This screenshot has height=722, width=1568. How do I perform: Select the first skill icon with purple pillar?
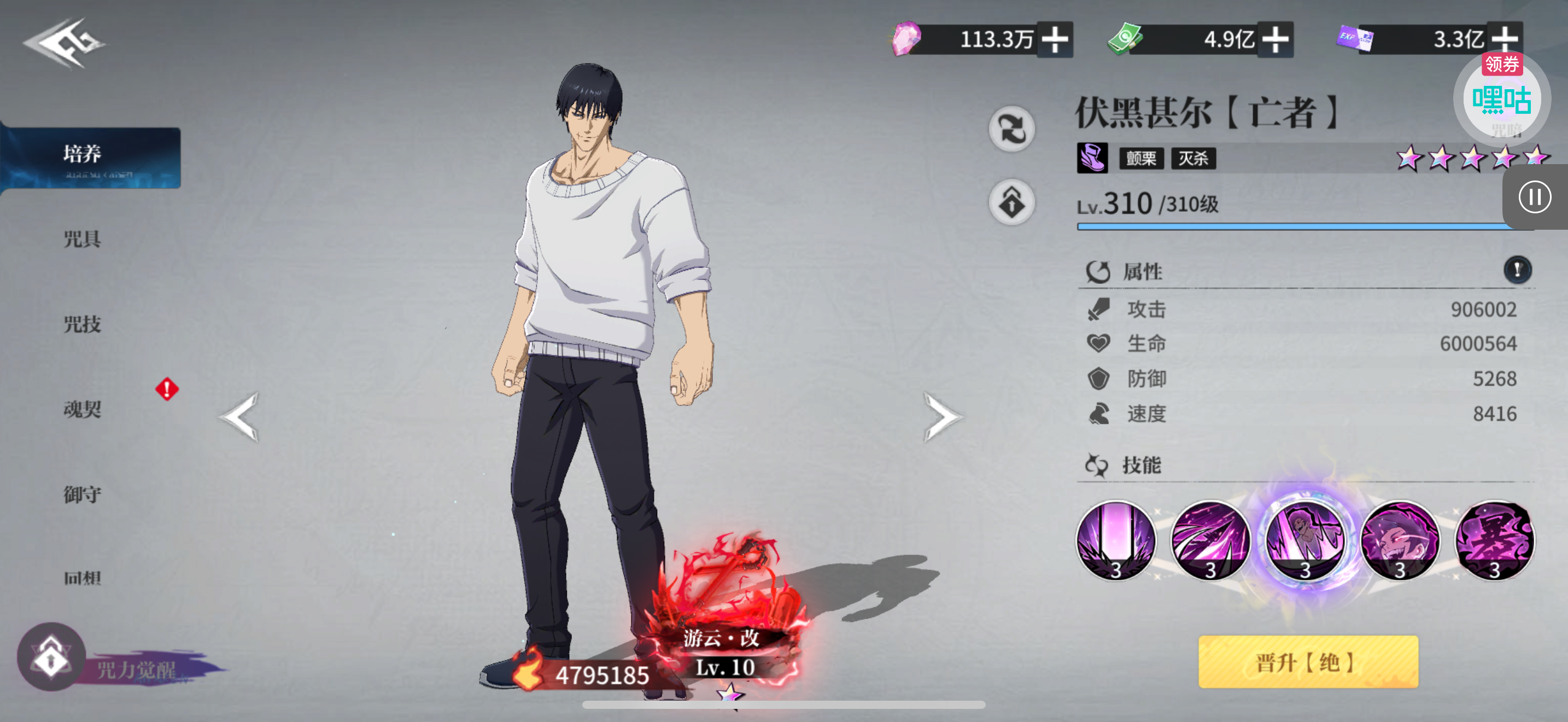tap(1115, 539)
